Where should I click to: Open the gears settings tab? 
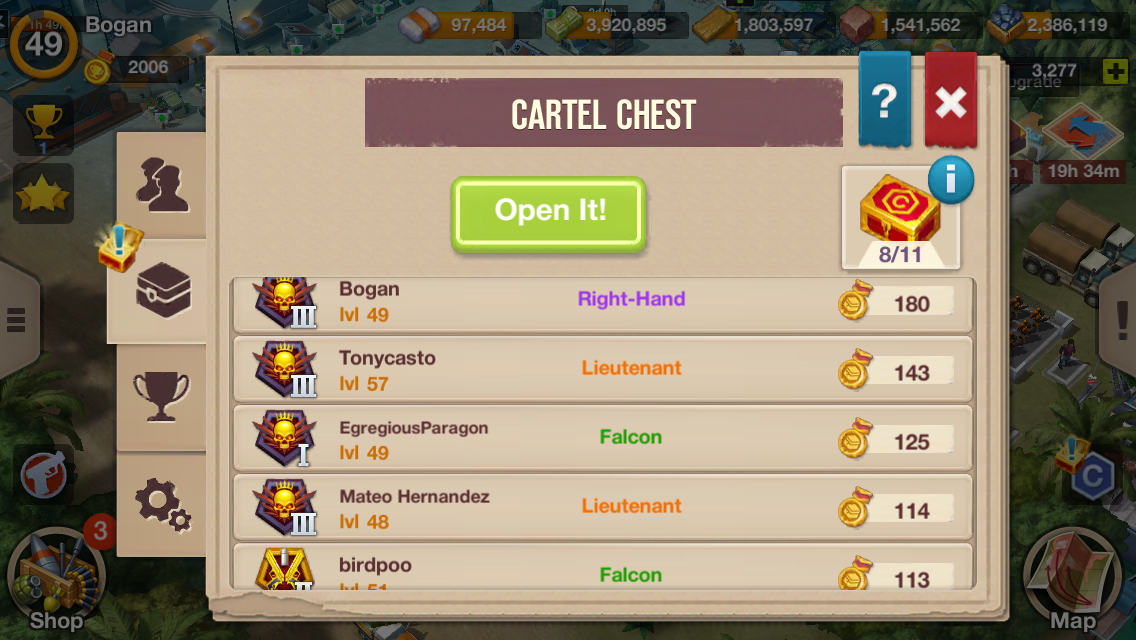(x=161, y=503)
